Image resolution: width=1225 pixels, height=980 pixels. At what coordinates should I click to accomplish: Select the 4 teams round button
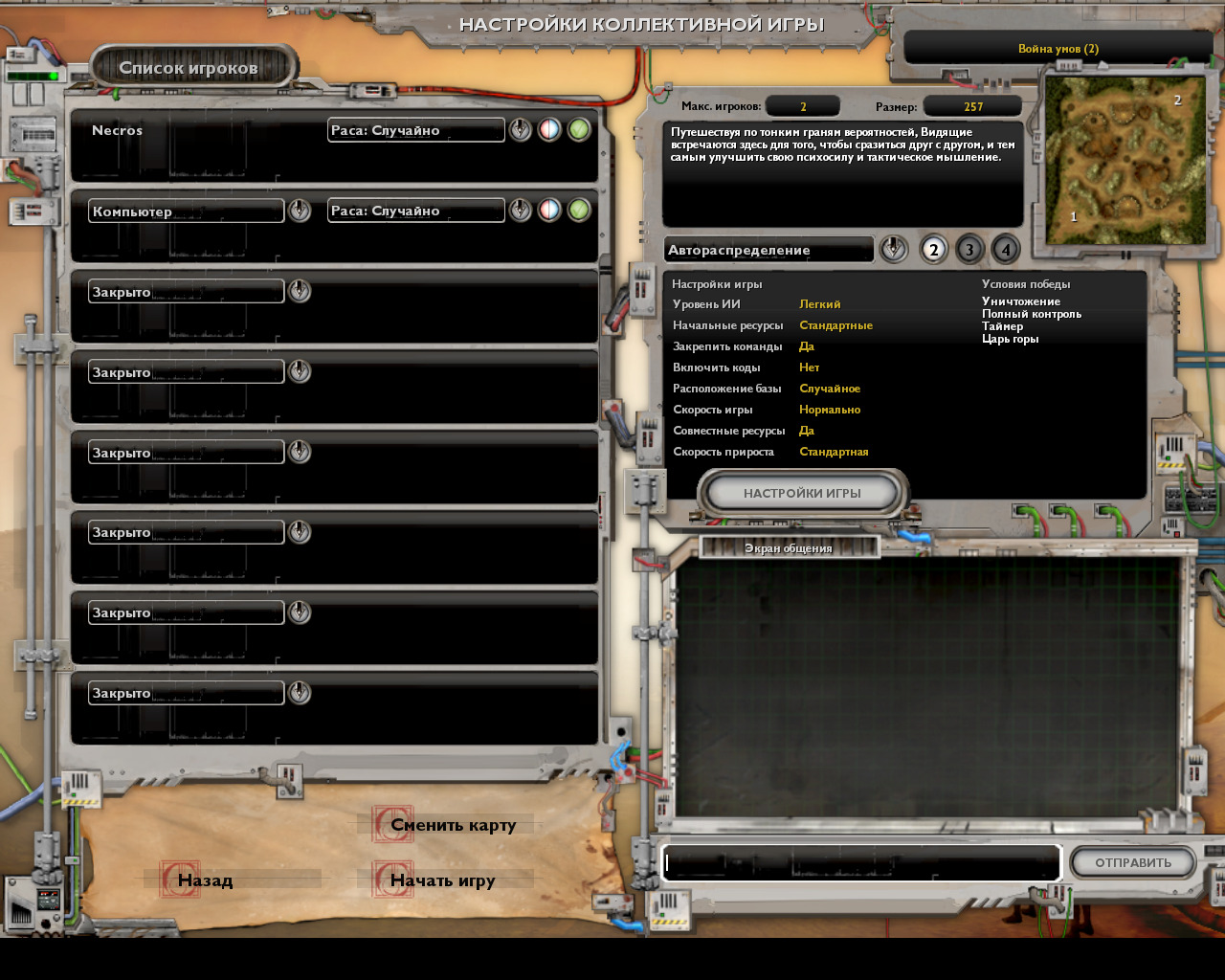tap(1005, 250)
